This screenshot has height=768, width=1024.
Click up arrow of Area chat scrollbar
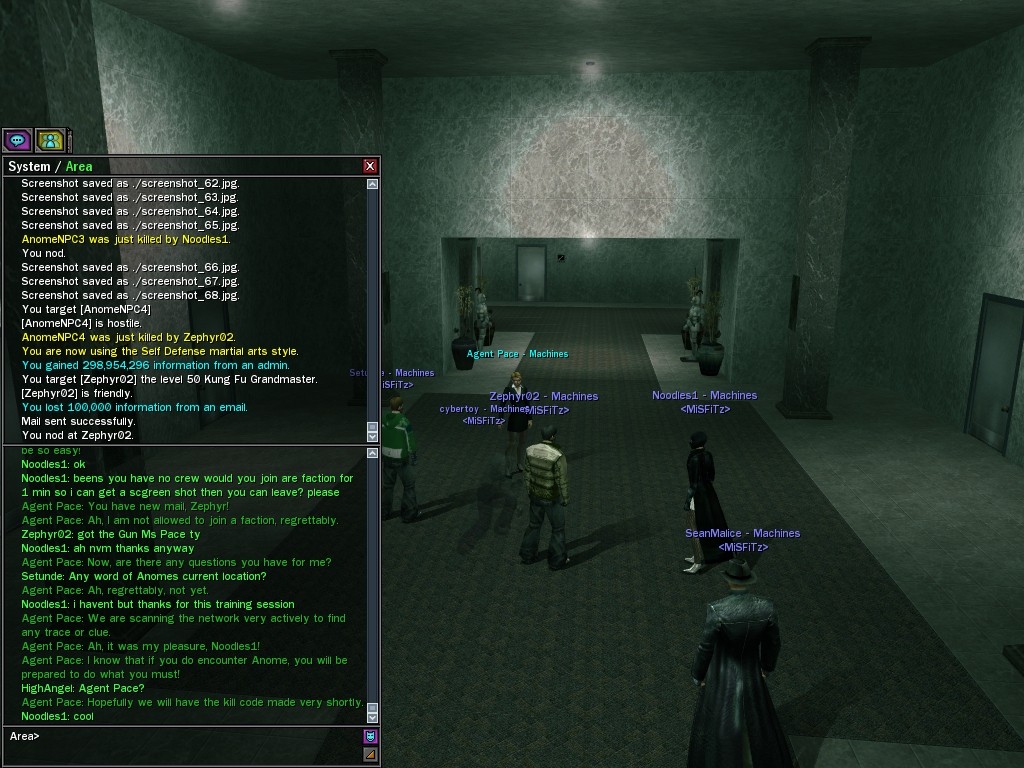tap(373, 453)
